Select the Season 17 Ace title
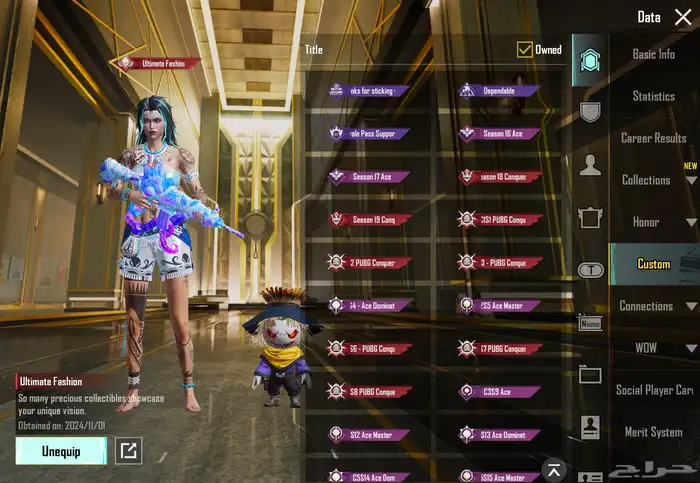The height and width of the screenshot is (483, 700). [x=370, y=177]
